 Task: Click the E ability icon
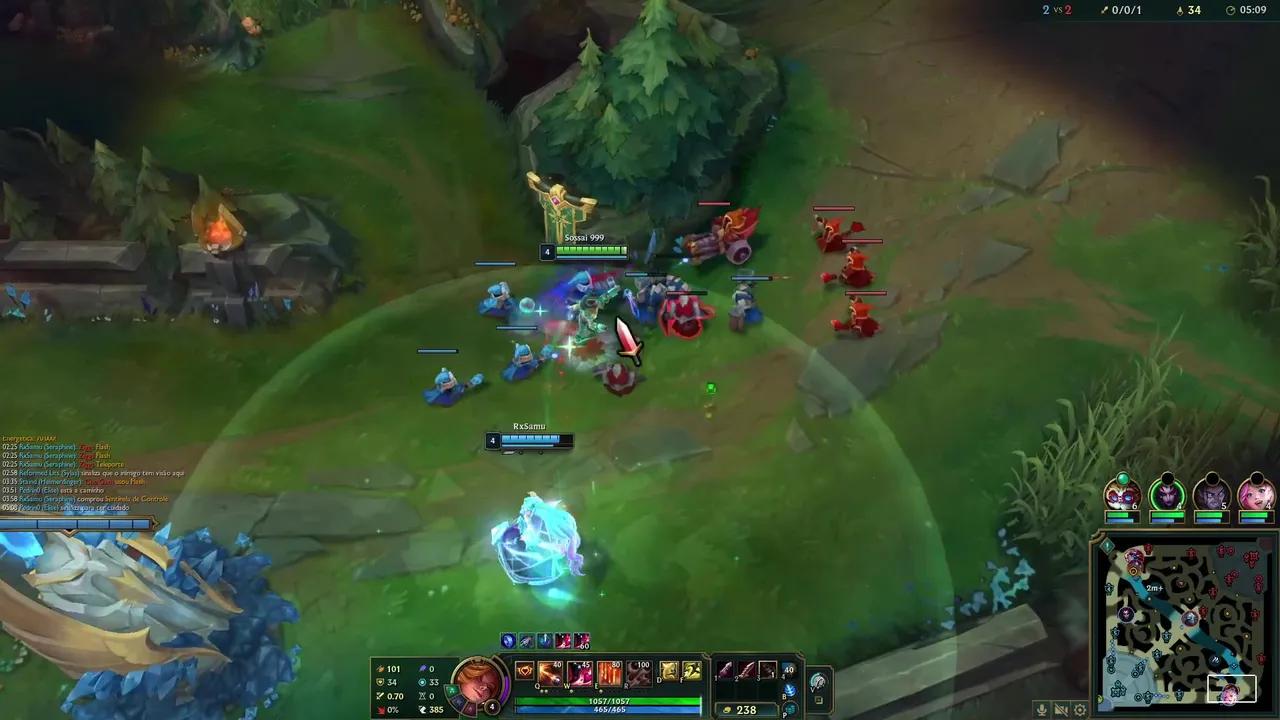[x=608, y=674]
